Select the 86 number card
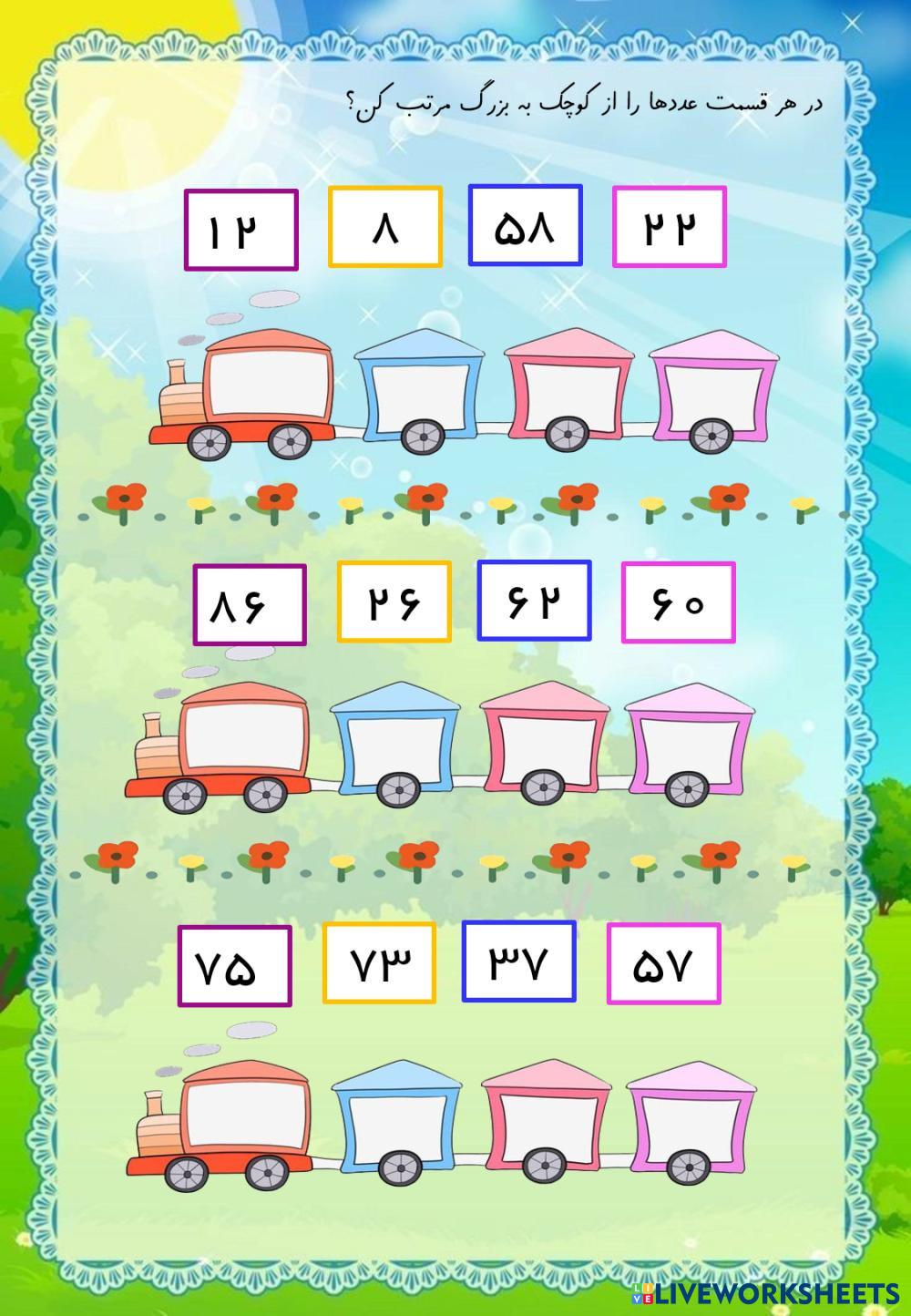Screen dimensions: 911x1316 coord(250,604)
